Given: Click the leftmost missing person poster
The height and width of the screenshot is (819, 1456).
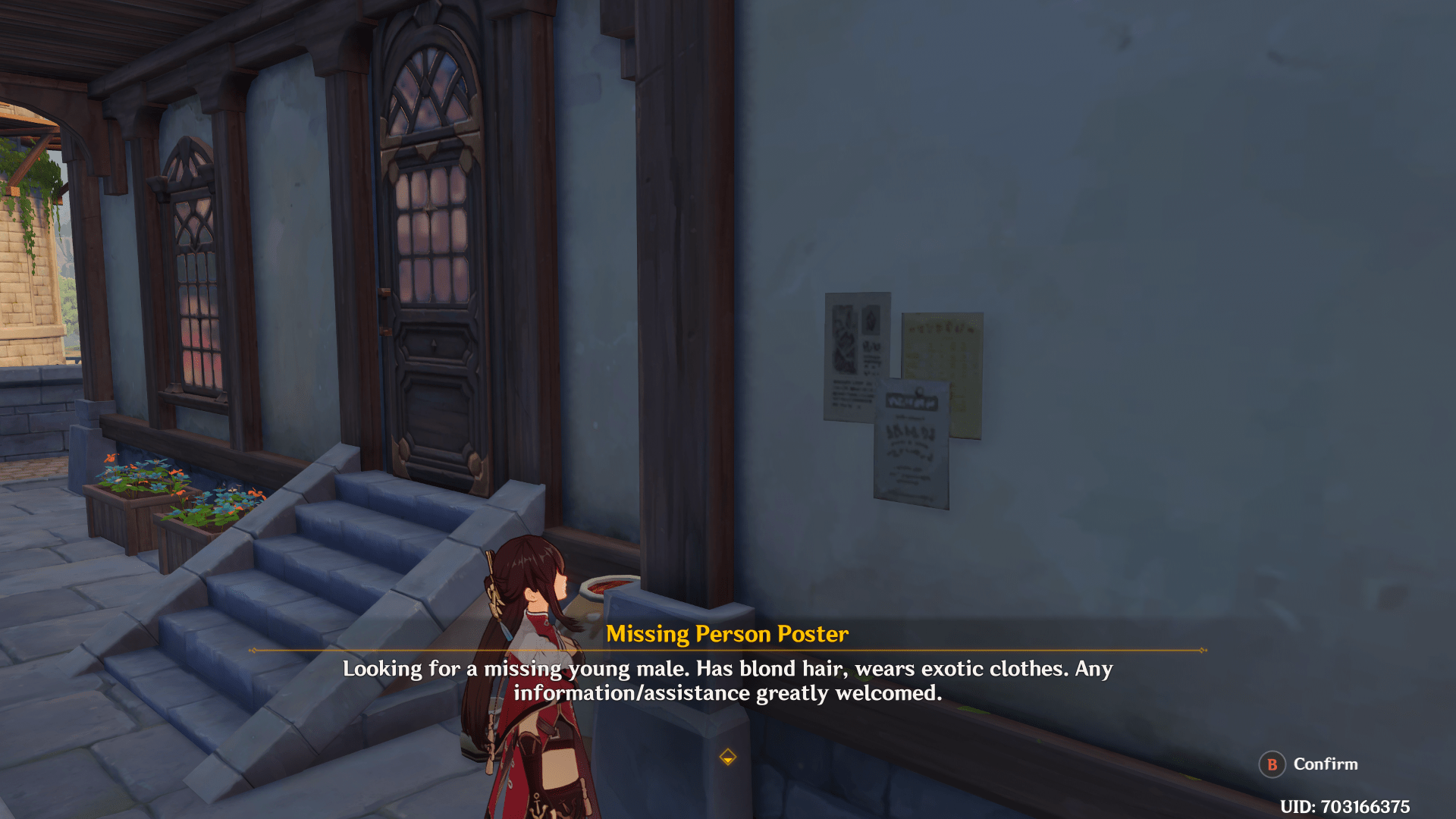Looking at the screenshot, I should 857,356.
